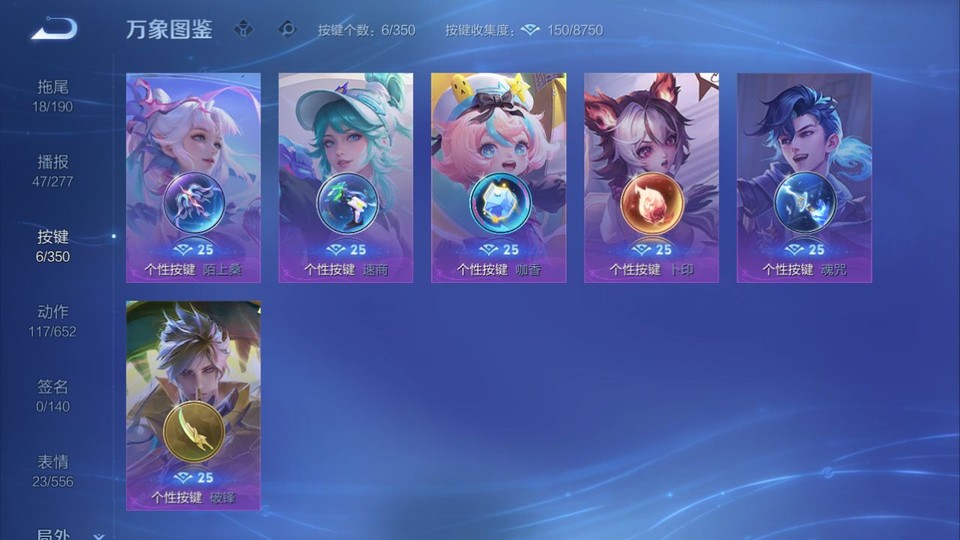Show the 动作 collection tab
This screenshot has height=540, width=960.
pos(53,320)
